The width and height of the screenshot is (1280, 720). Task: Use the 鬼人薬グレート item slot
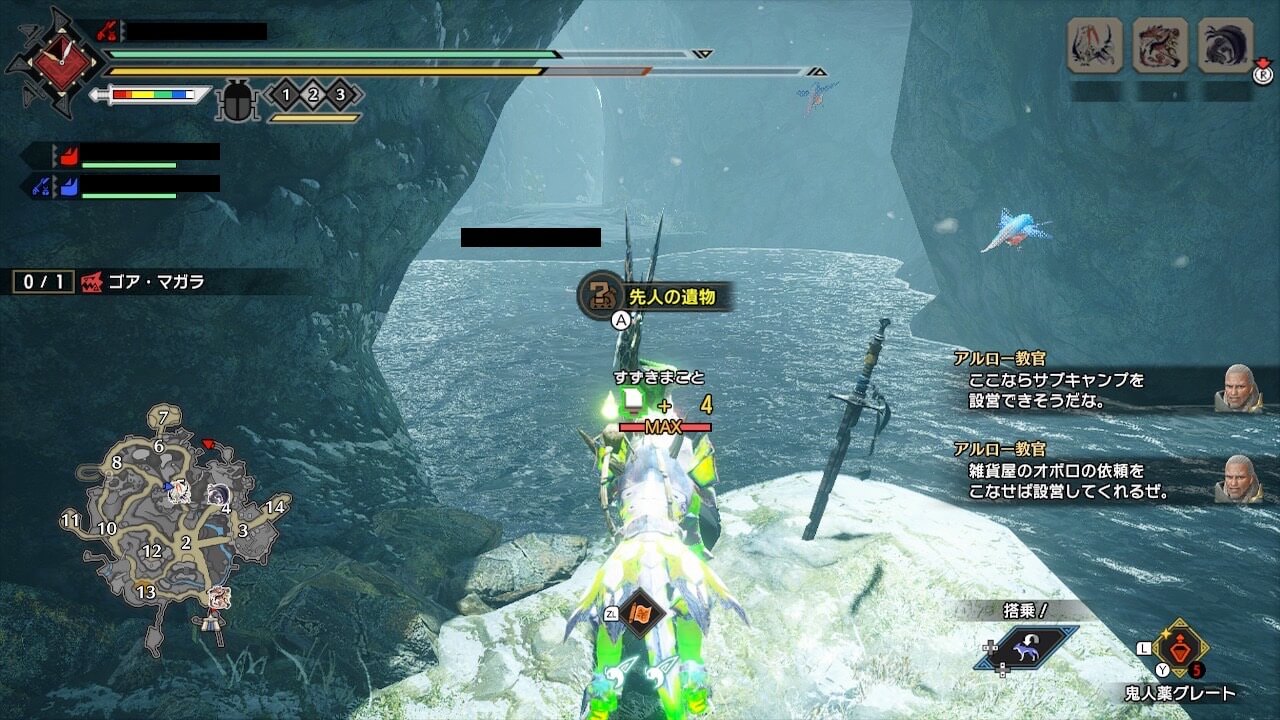pyautogui.click(x=1180, y=648)
